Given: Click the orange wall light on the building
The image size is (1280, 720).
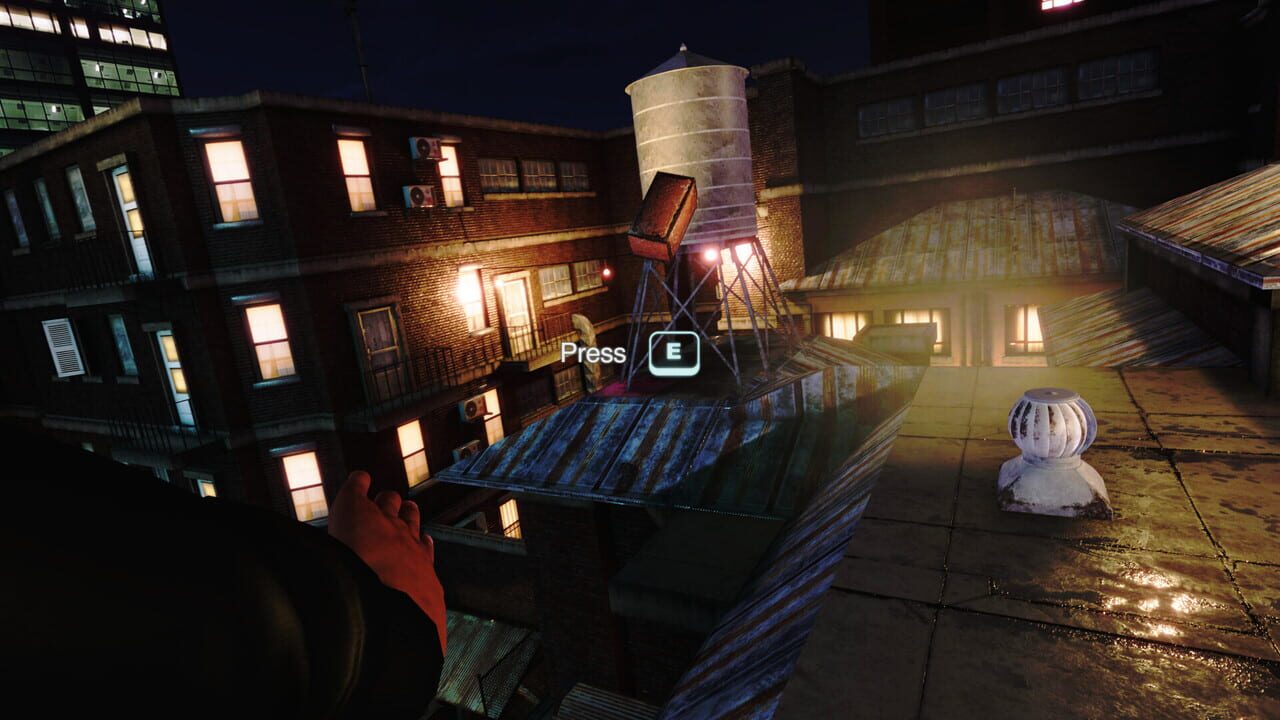Looking at the screenshot, I should tap(463, 292).
